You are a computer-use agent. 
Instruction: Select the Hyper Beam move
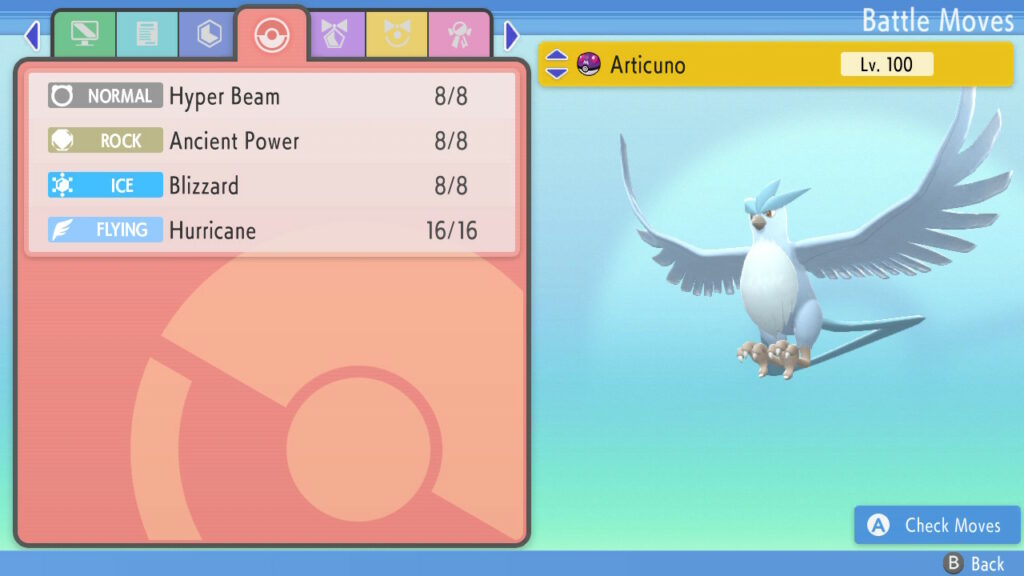270,97
